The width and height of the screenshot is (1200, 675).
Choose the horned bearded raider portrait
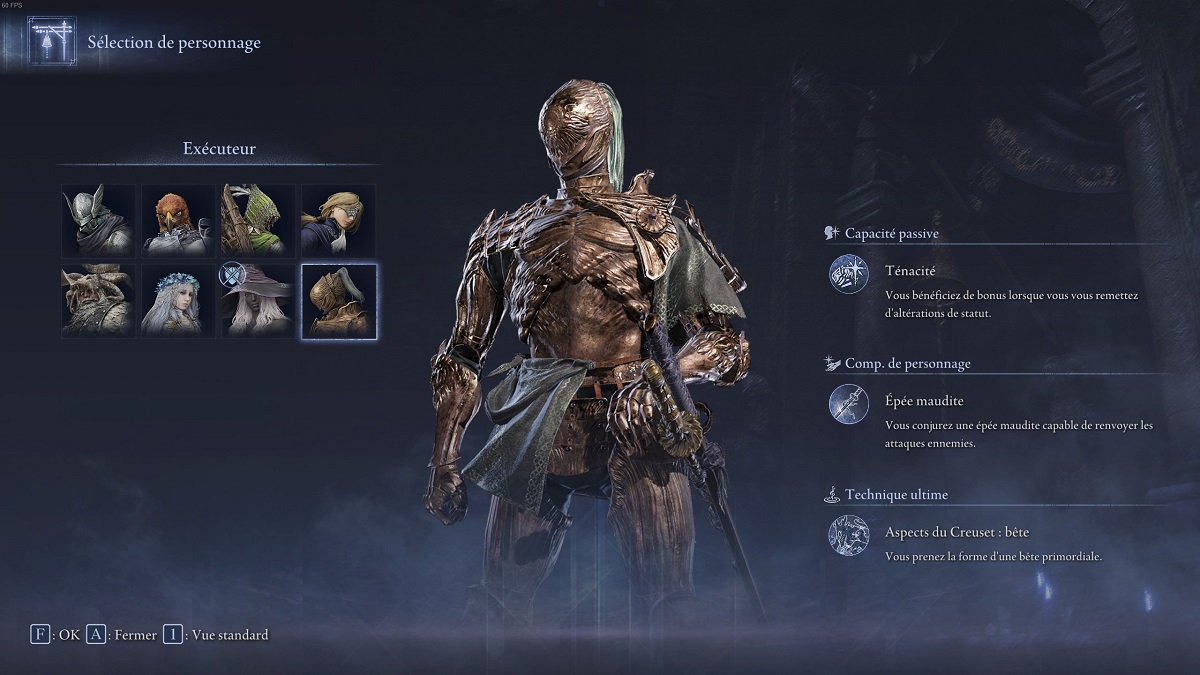pyautogui.click(x=98, y=301)
